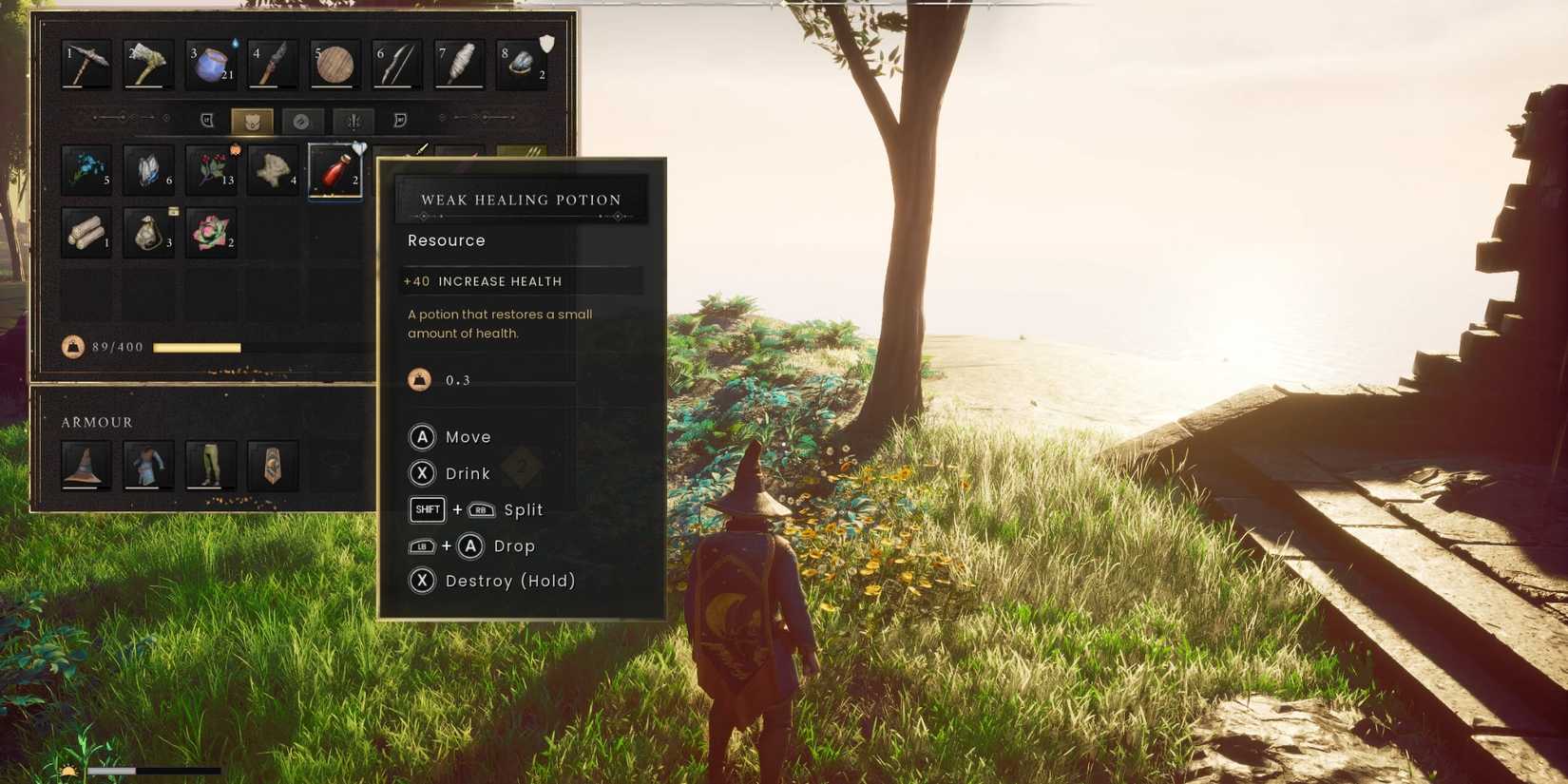
Task: Click Split in the potion context menu
Action: 522,509
